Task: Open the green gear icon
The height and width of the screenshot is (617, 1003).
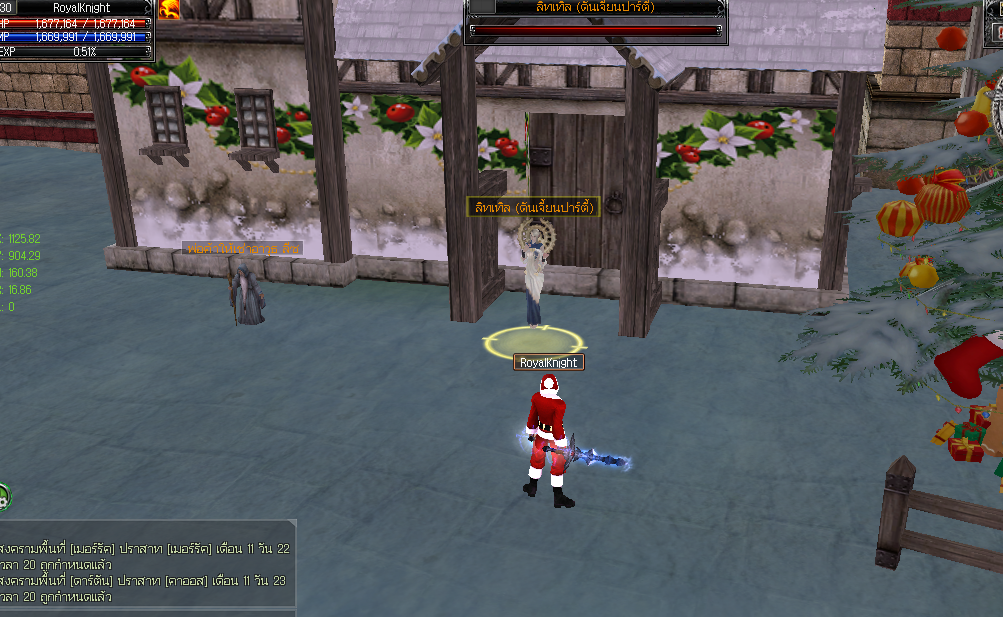Action: coord(3,494)
